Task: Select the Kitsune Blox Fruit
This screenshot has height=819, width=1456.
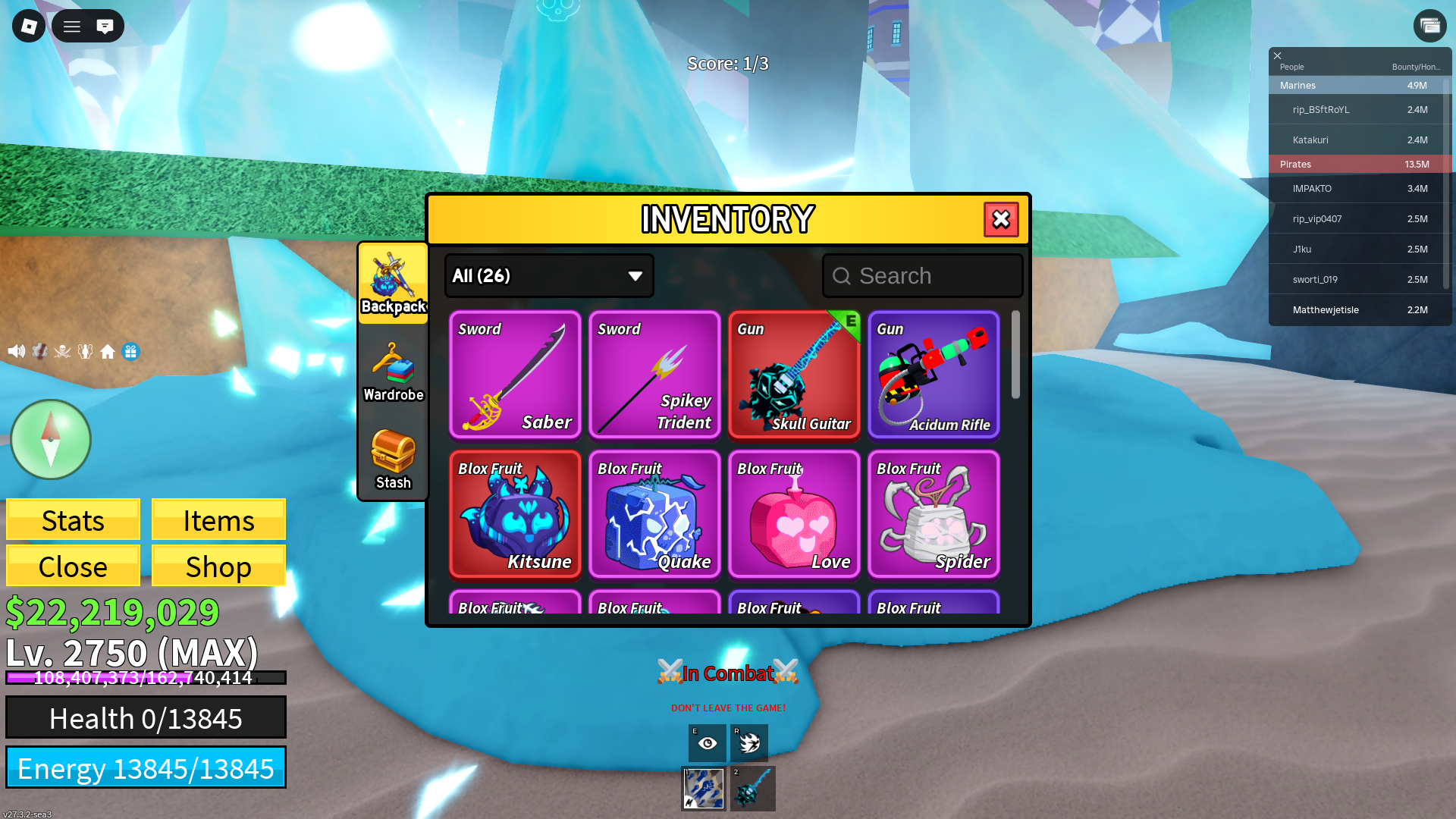Action: (x=515, y=514)
